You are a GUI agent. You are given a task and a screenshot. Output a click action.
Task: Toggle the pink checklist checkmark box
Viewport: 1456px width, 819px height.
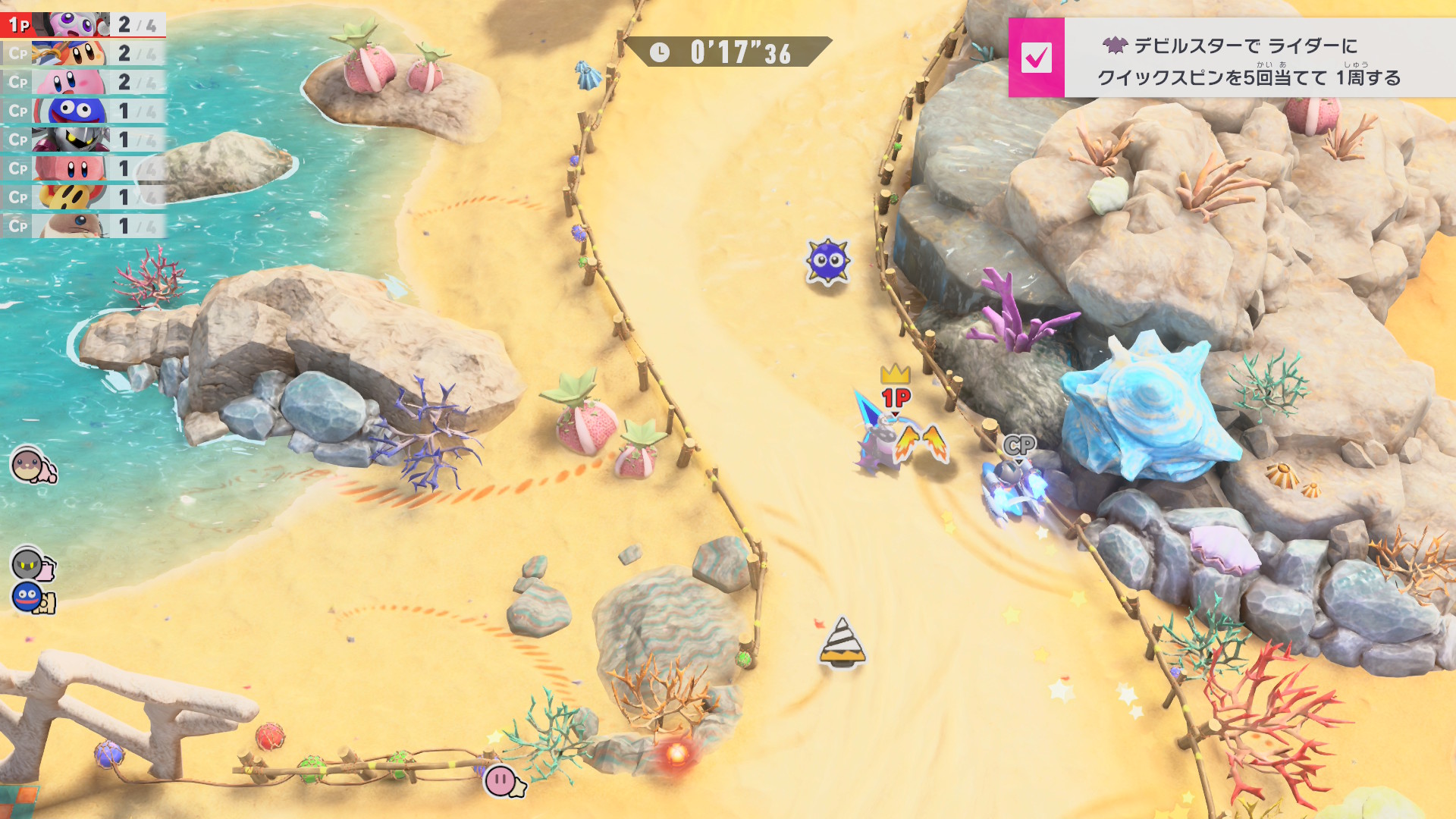point(1036,58)
